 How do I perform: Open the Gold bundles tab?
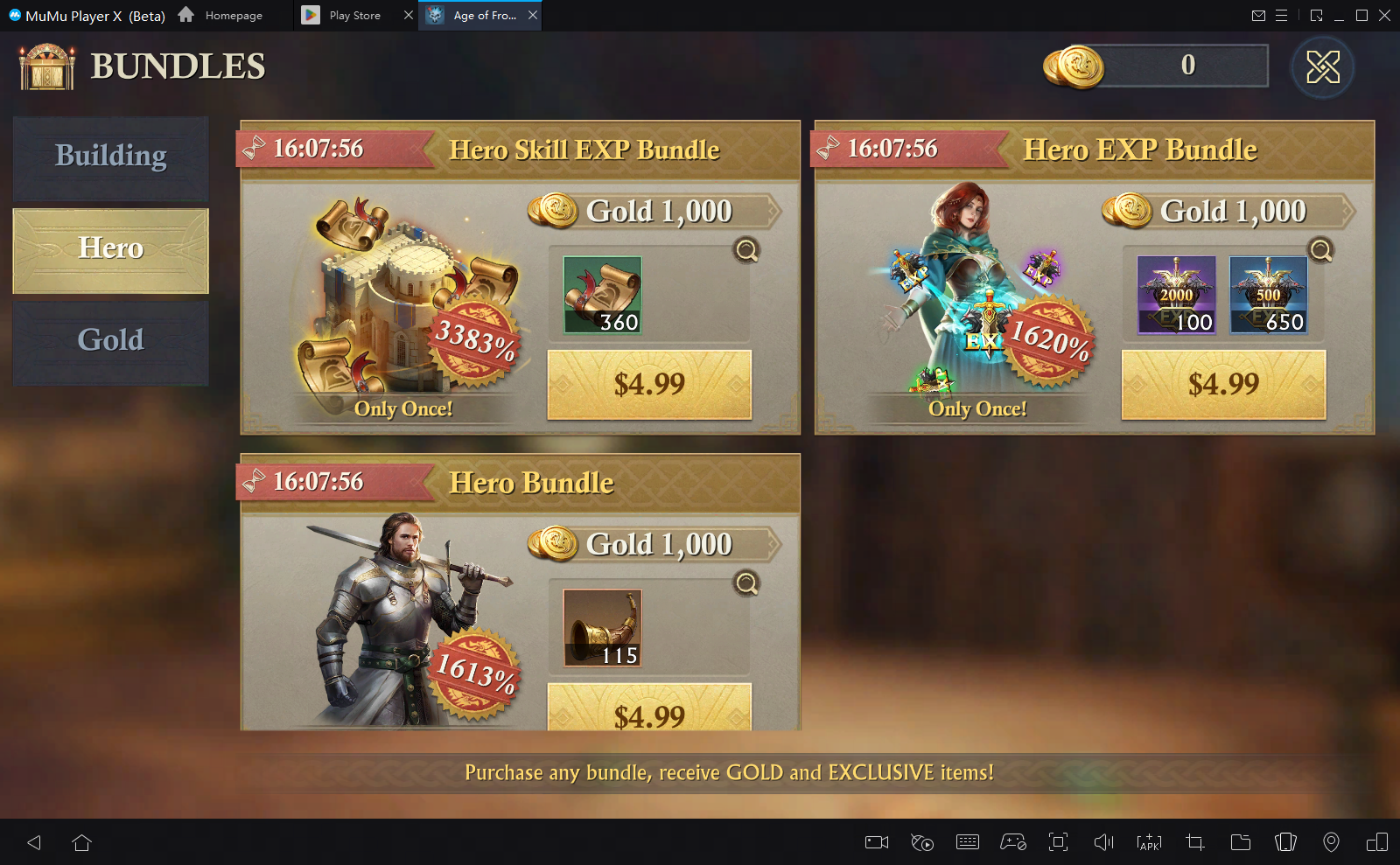[x=110, y=340]
